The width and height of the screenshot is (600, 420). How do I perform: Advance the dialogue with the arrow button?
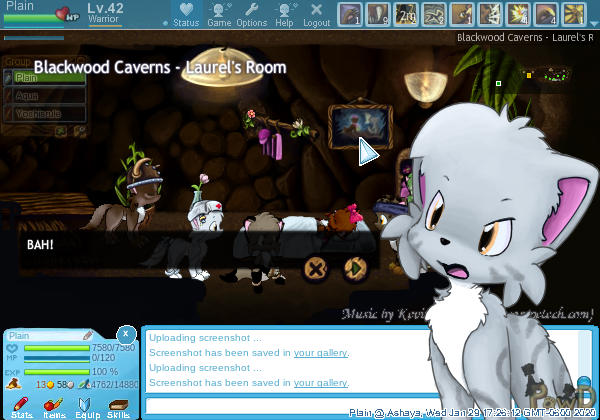(x=352, y=267)
